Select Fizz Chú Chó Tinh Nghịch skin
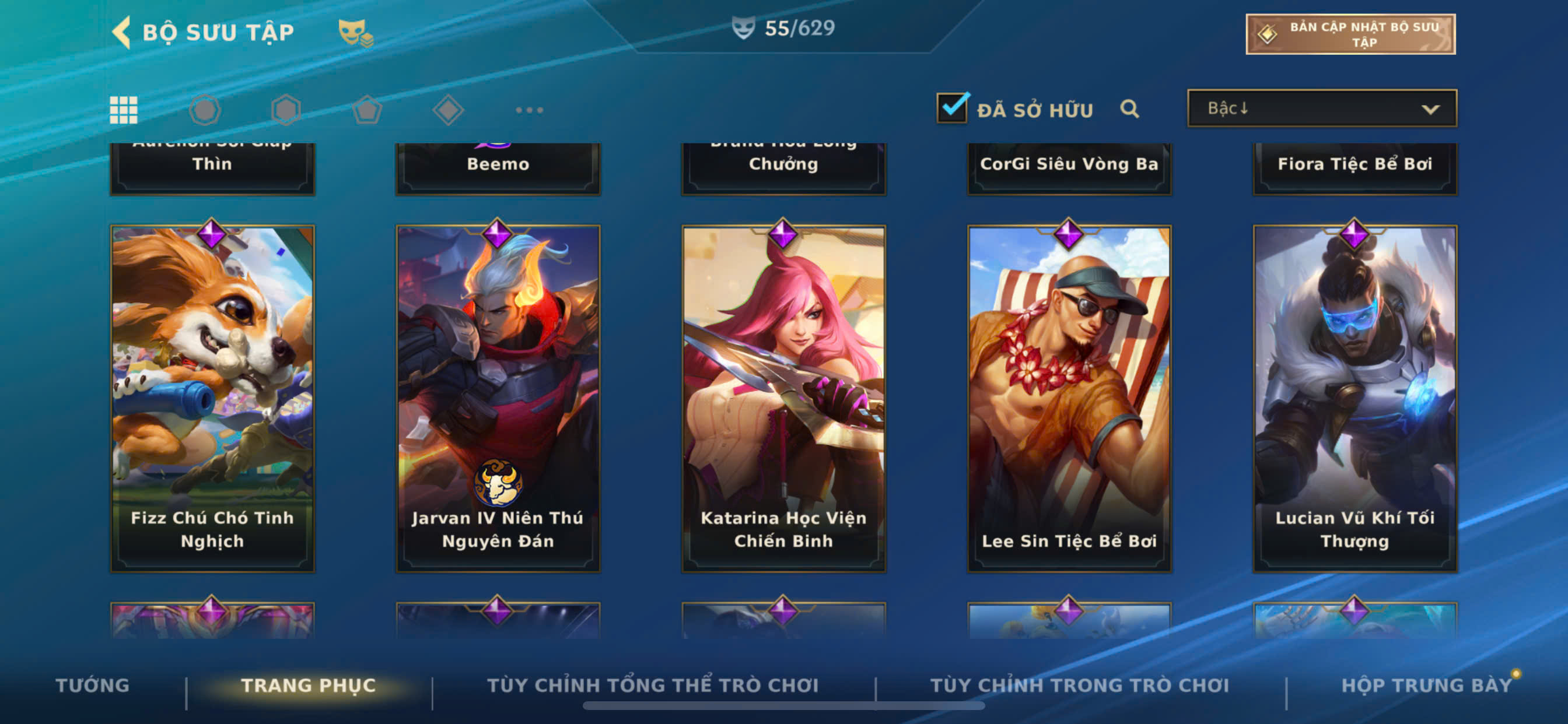This screenshot has height=724, width=1568. 212,399
